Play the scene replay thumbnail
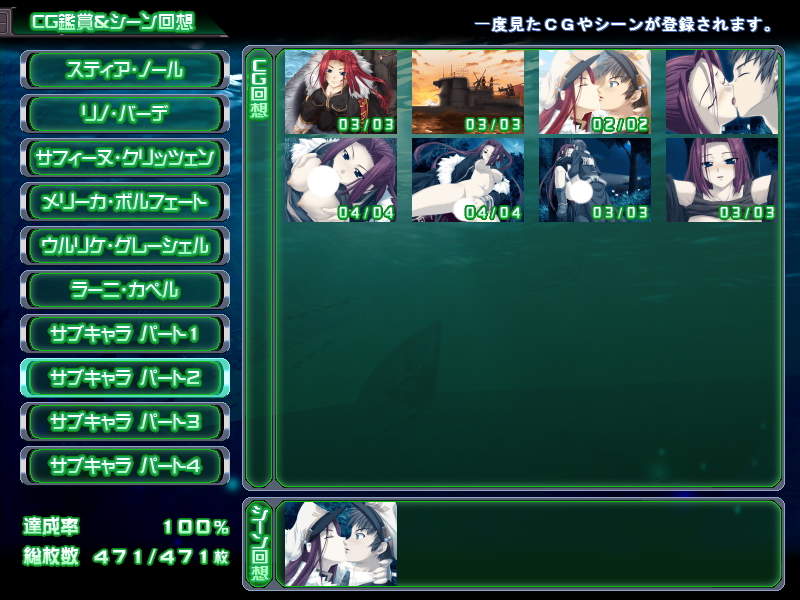The height and width of the screenshot is (600, 800). (341, 544)
